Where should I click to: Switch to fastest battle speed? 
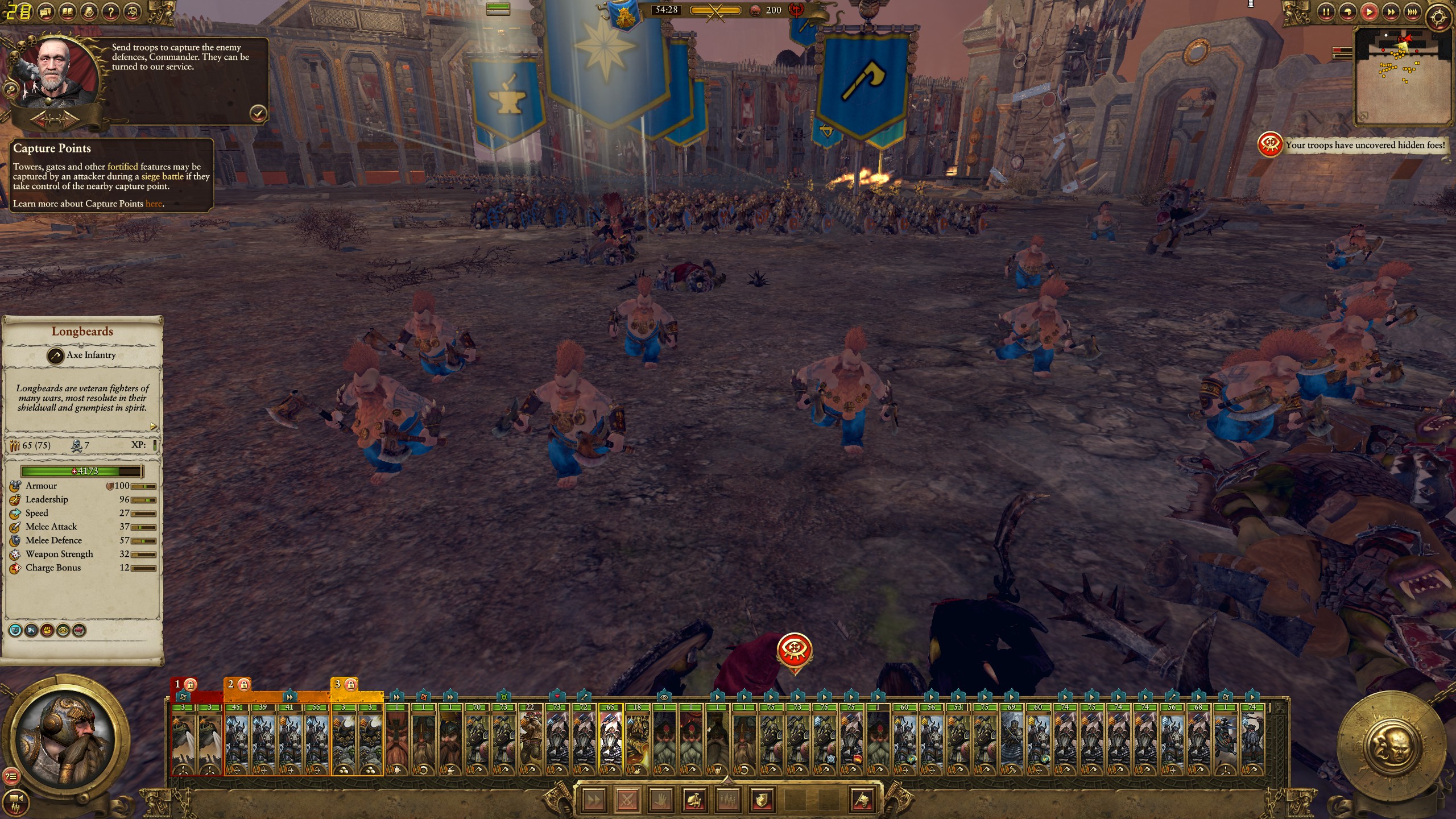1412,11
